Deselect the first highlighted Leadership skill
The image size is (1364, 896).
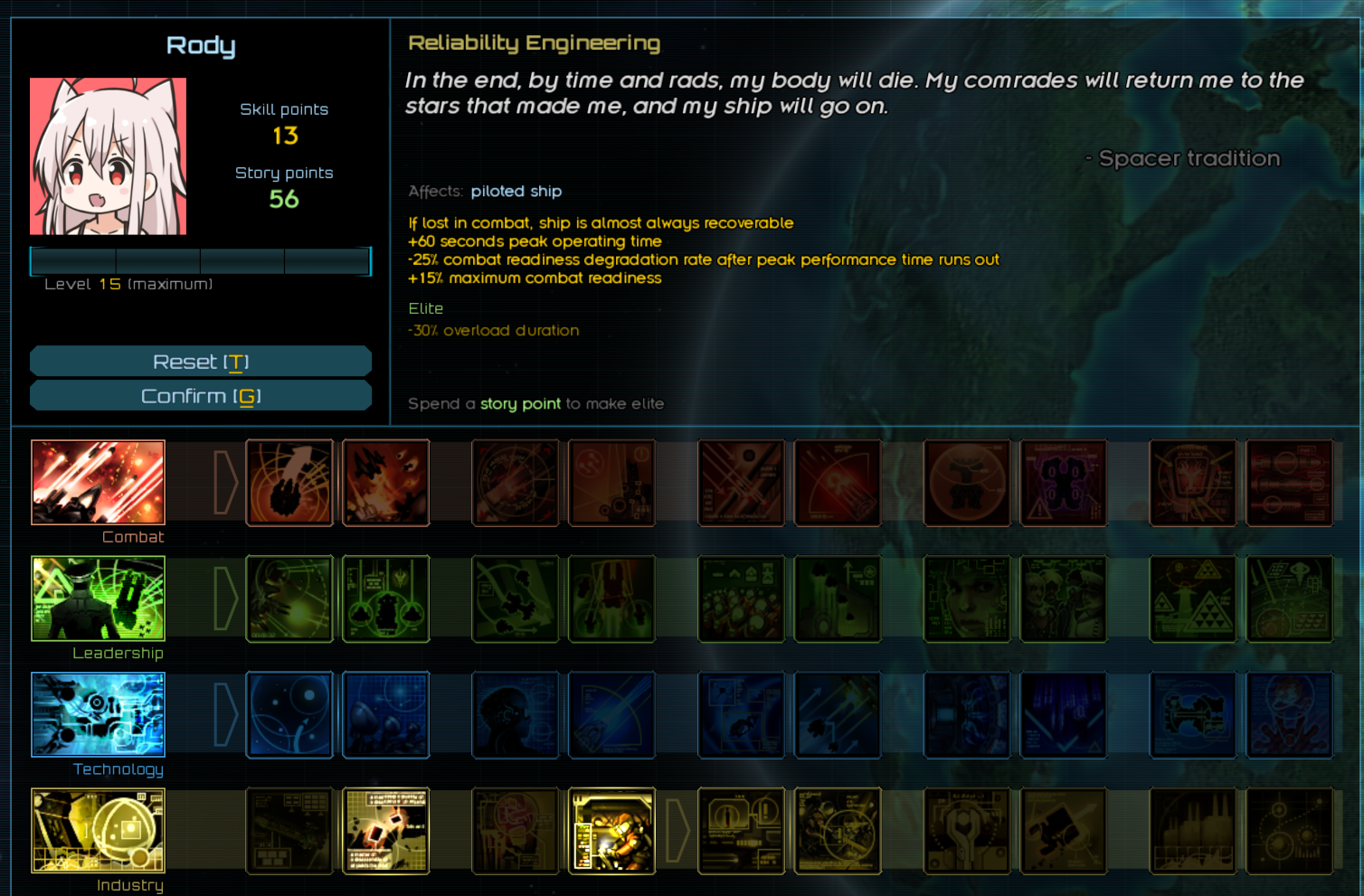pos(289,599)
